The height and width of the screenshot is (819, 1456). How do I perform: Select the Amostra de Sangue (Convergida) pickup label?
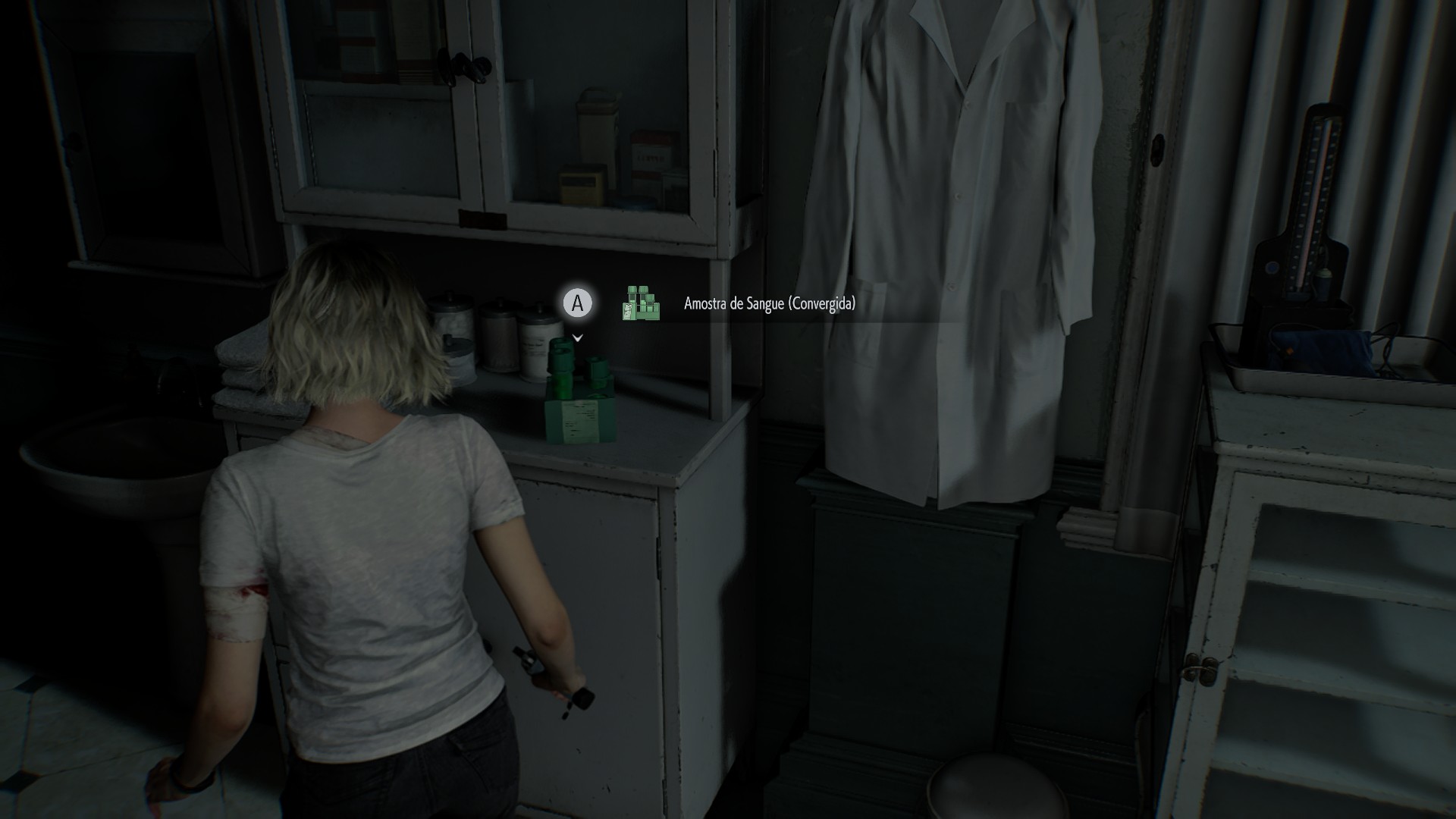pos(769,304)
